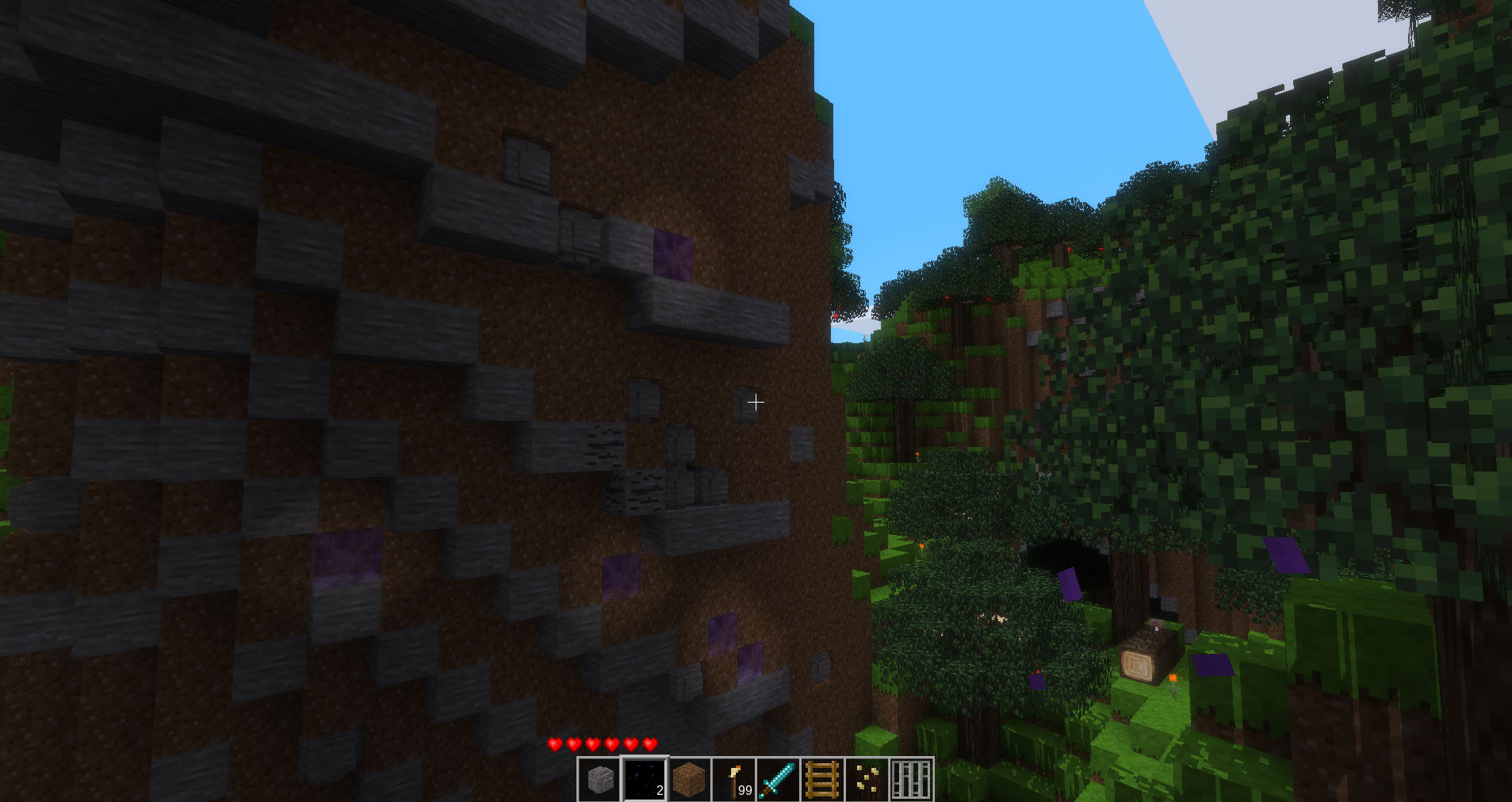
Task: Select the stone brick block slot
Action: point(600,780)
